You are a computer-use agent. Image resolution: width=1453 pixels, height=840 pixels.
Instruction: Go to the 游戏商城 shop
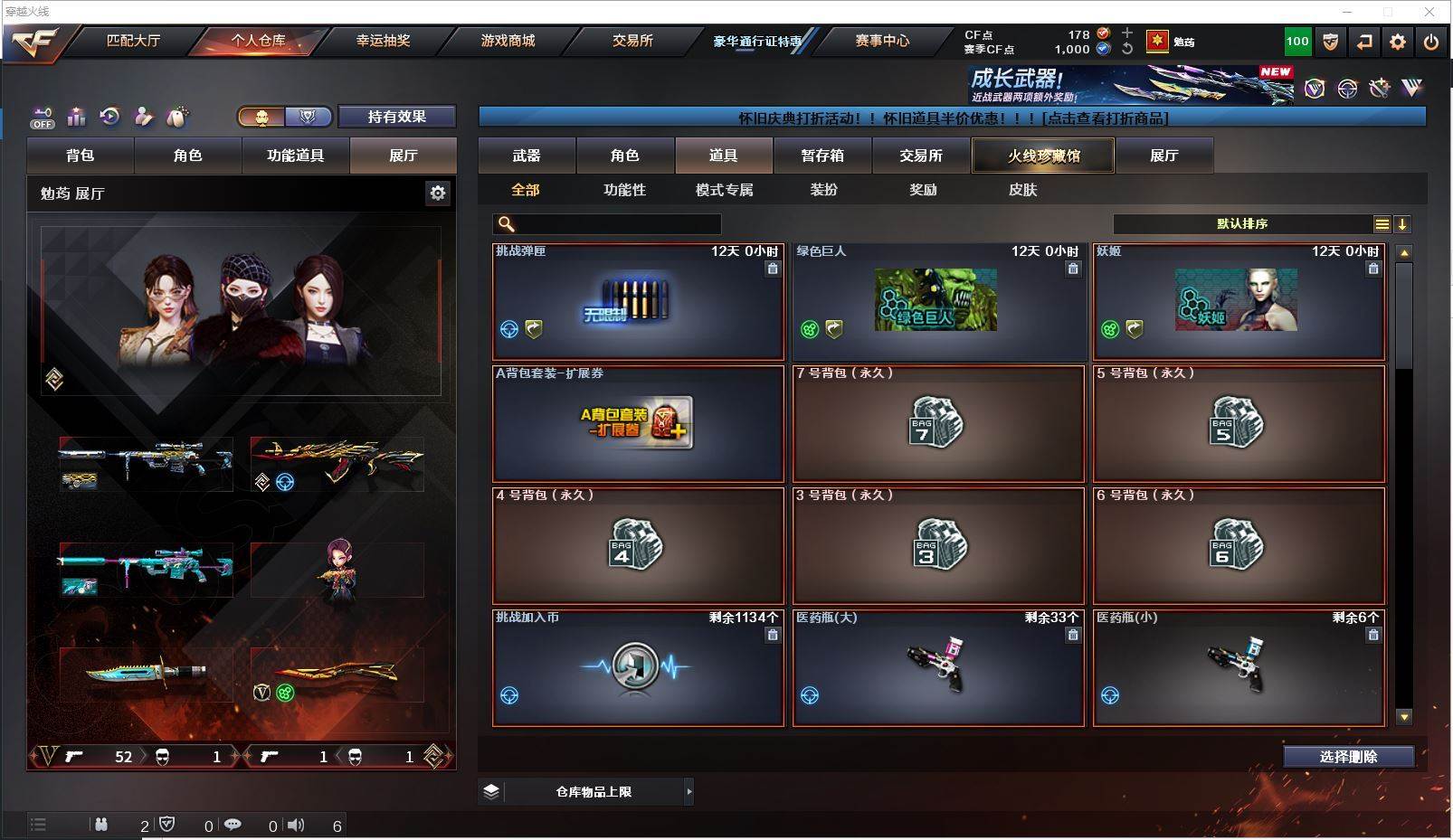(x=508, y=41)
